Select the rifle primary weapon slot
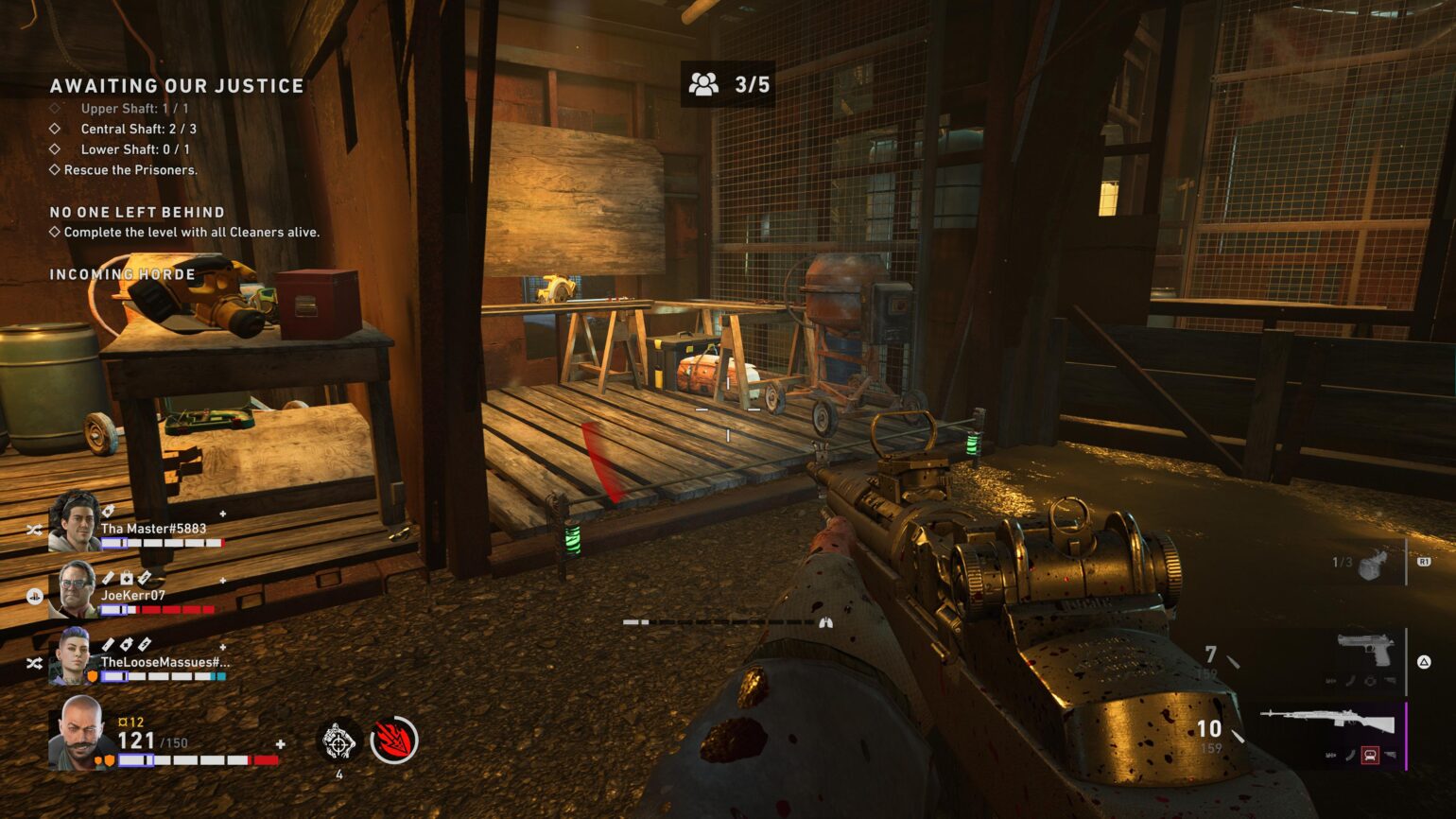This screenshot has width=1456, height=819. (x=1327, y=723)
